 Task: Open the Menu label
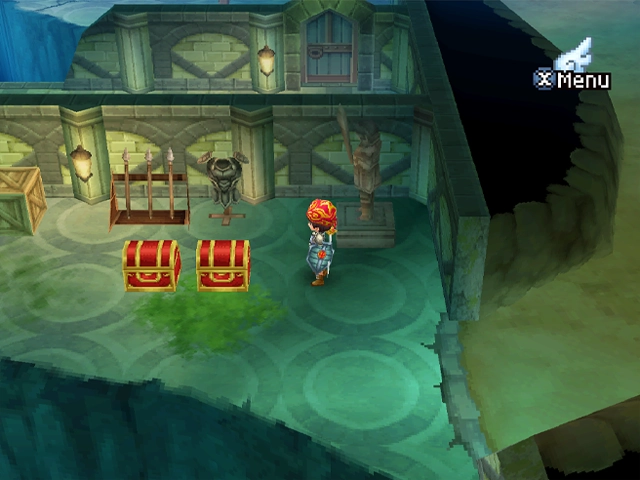[582, 80]
